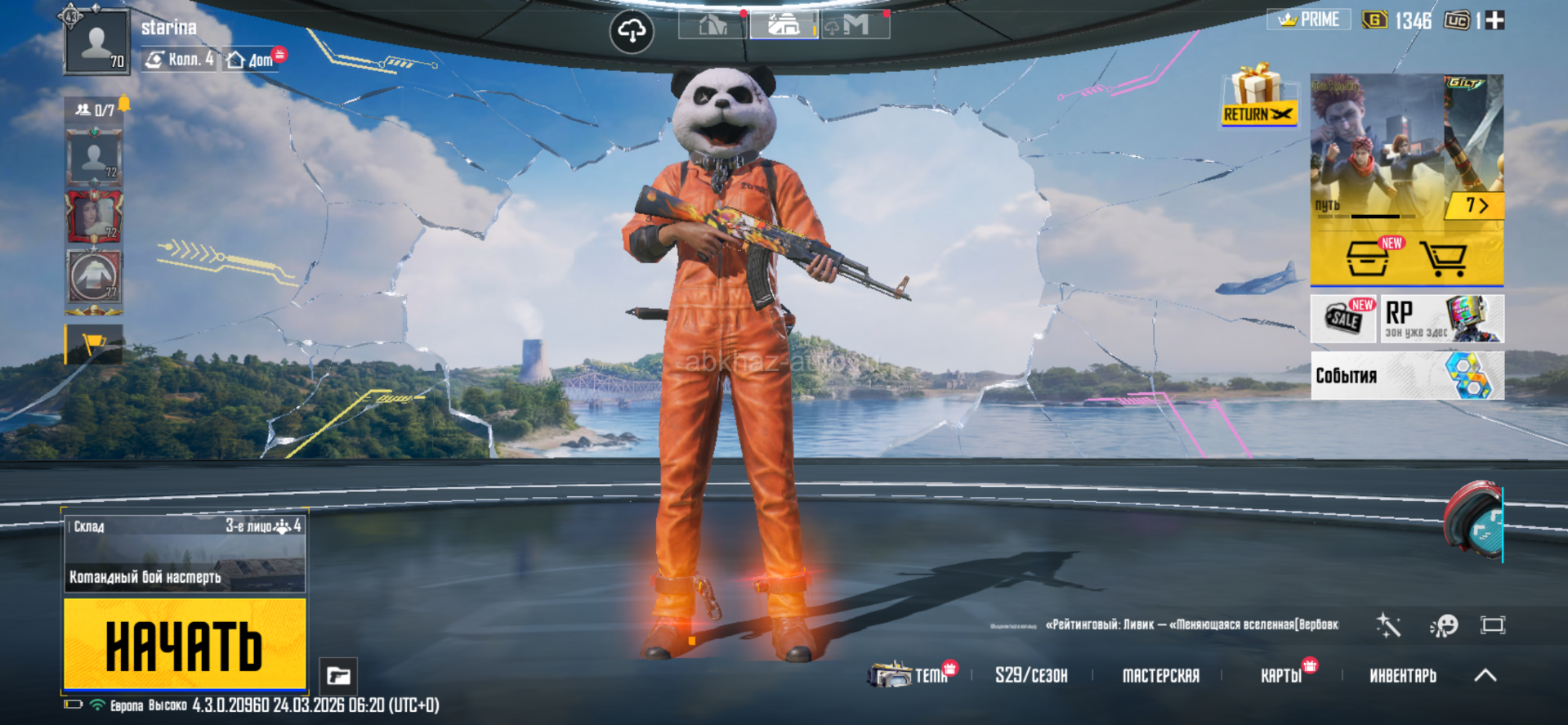Open the SALE offers tile
This screenshot has height=725, width=1568.
pyautogui.click(x=1344, y=318)
